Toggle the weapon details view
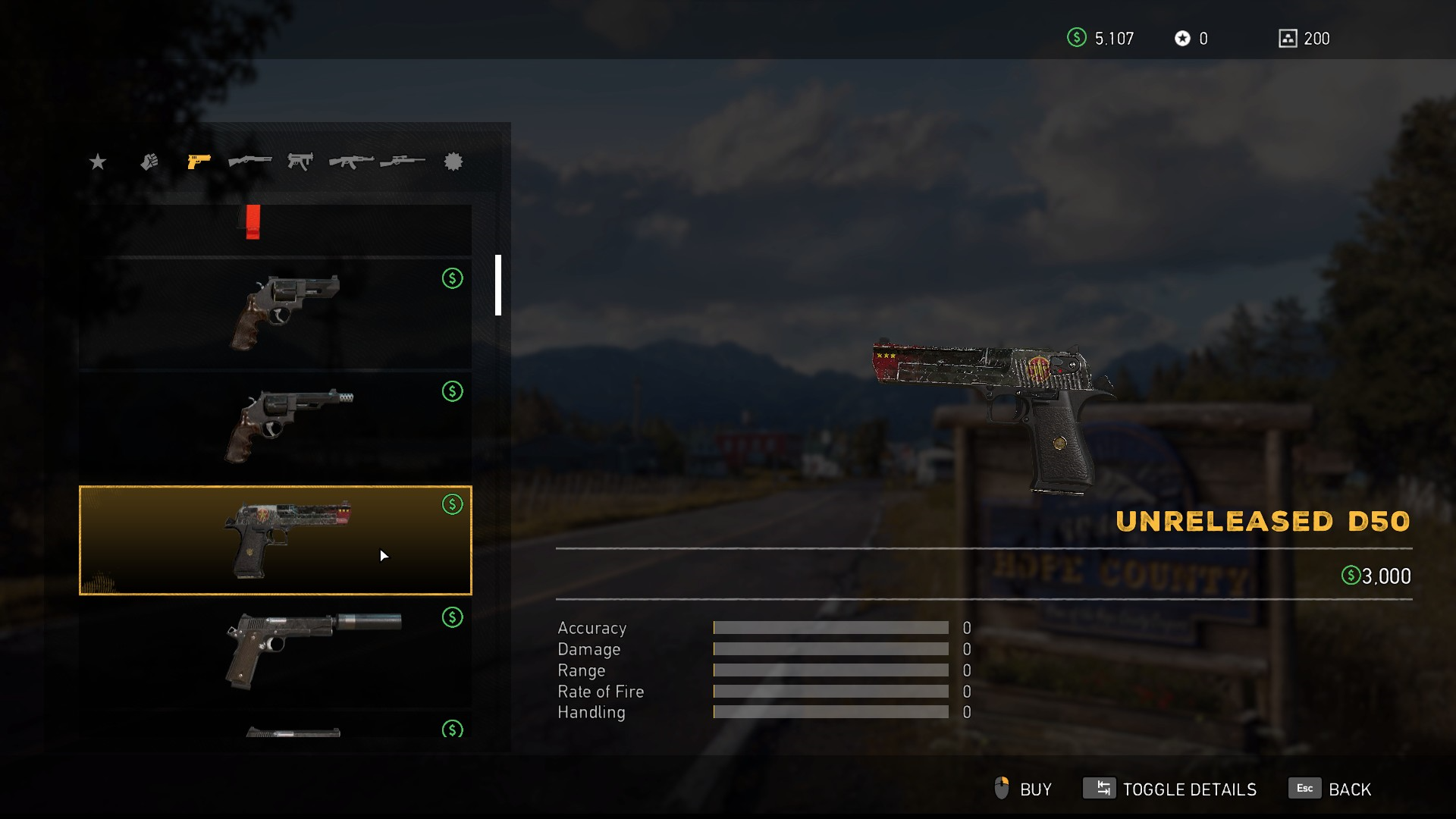This screenshot has width=1456, height=819. tap(1170, 789)
